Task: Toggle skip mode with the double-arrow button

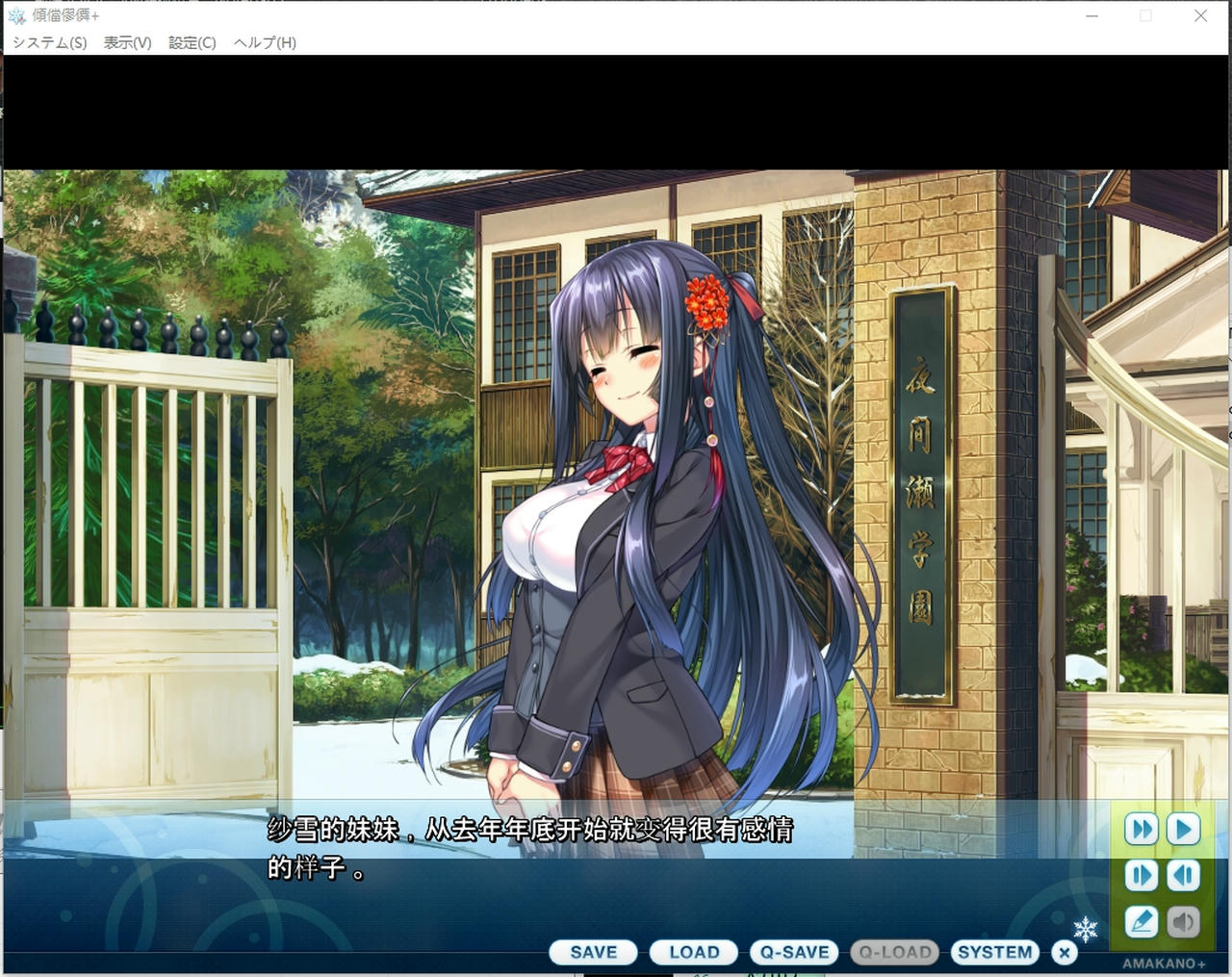Action: [x=1141, y=829]
